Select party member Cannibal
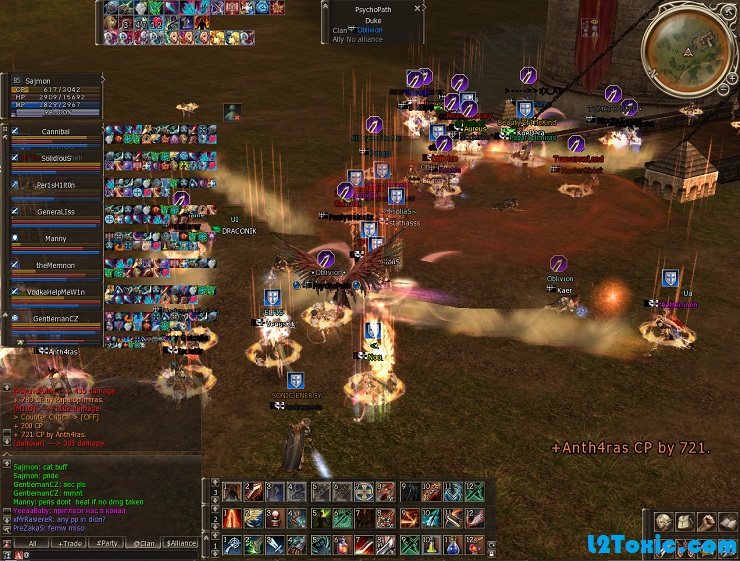 point(55,132)
